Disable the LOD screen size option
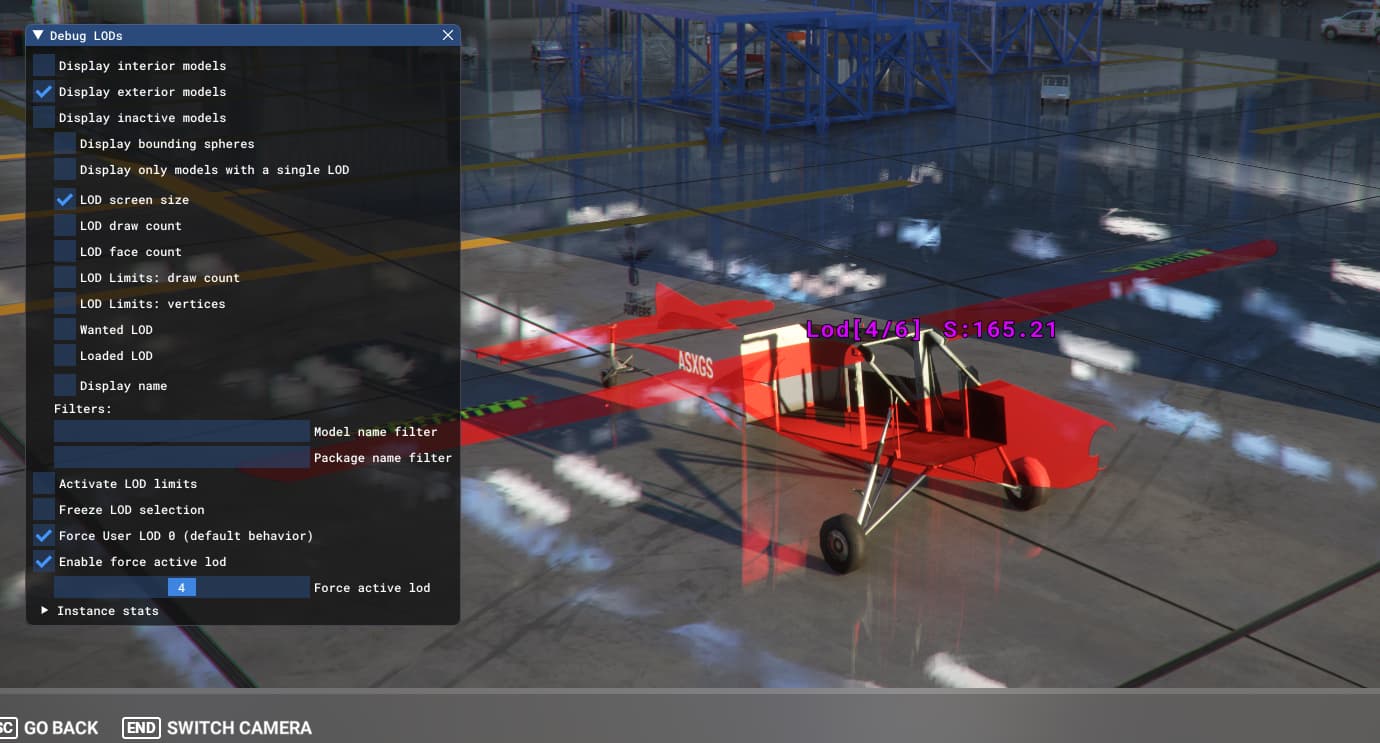This screenshot has width=1380, height=743. click(x=65, y=200)
